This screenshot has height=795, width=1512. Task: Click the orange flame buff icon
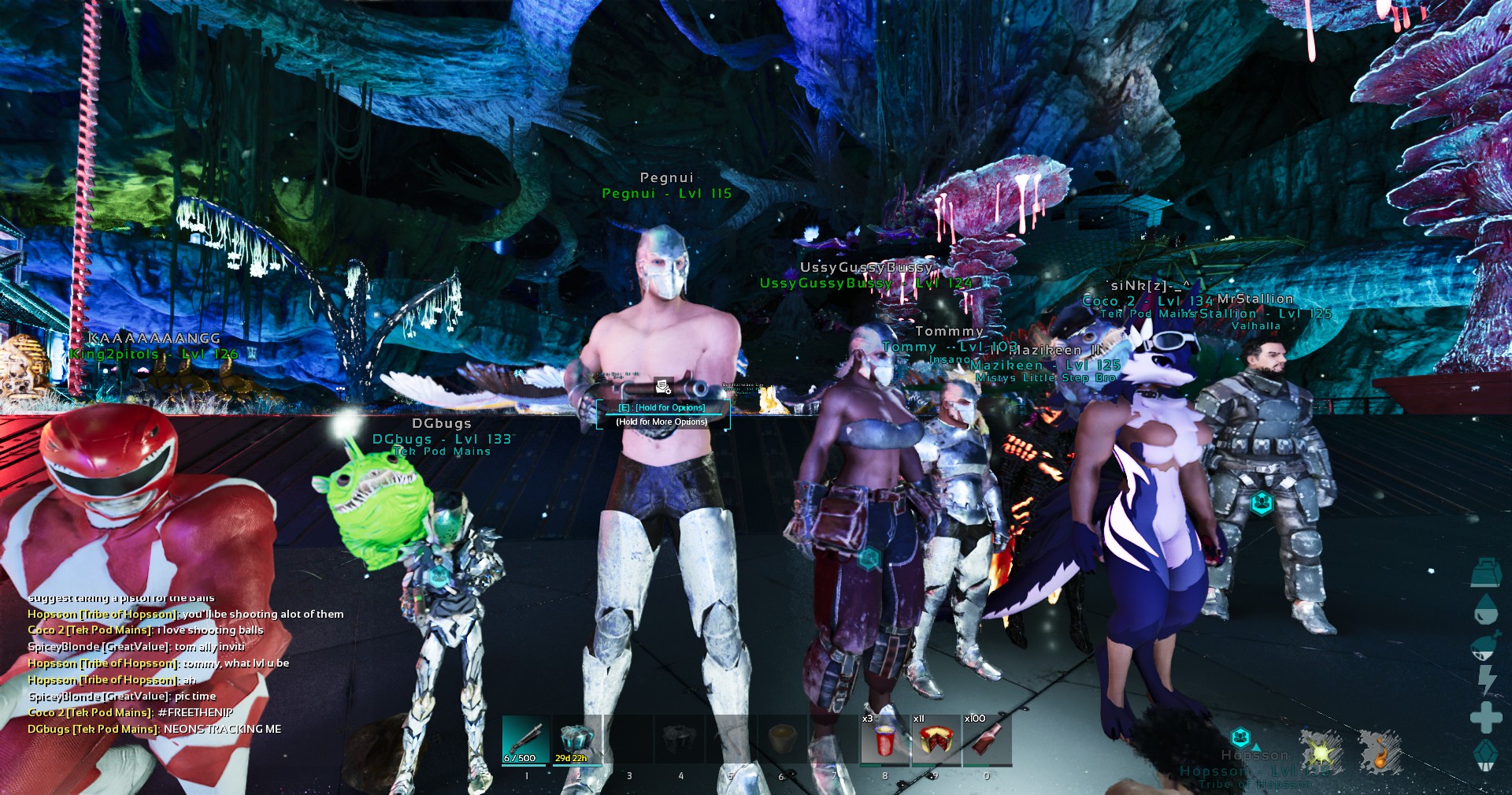click(1380, 752)
